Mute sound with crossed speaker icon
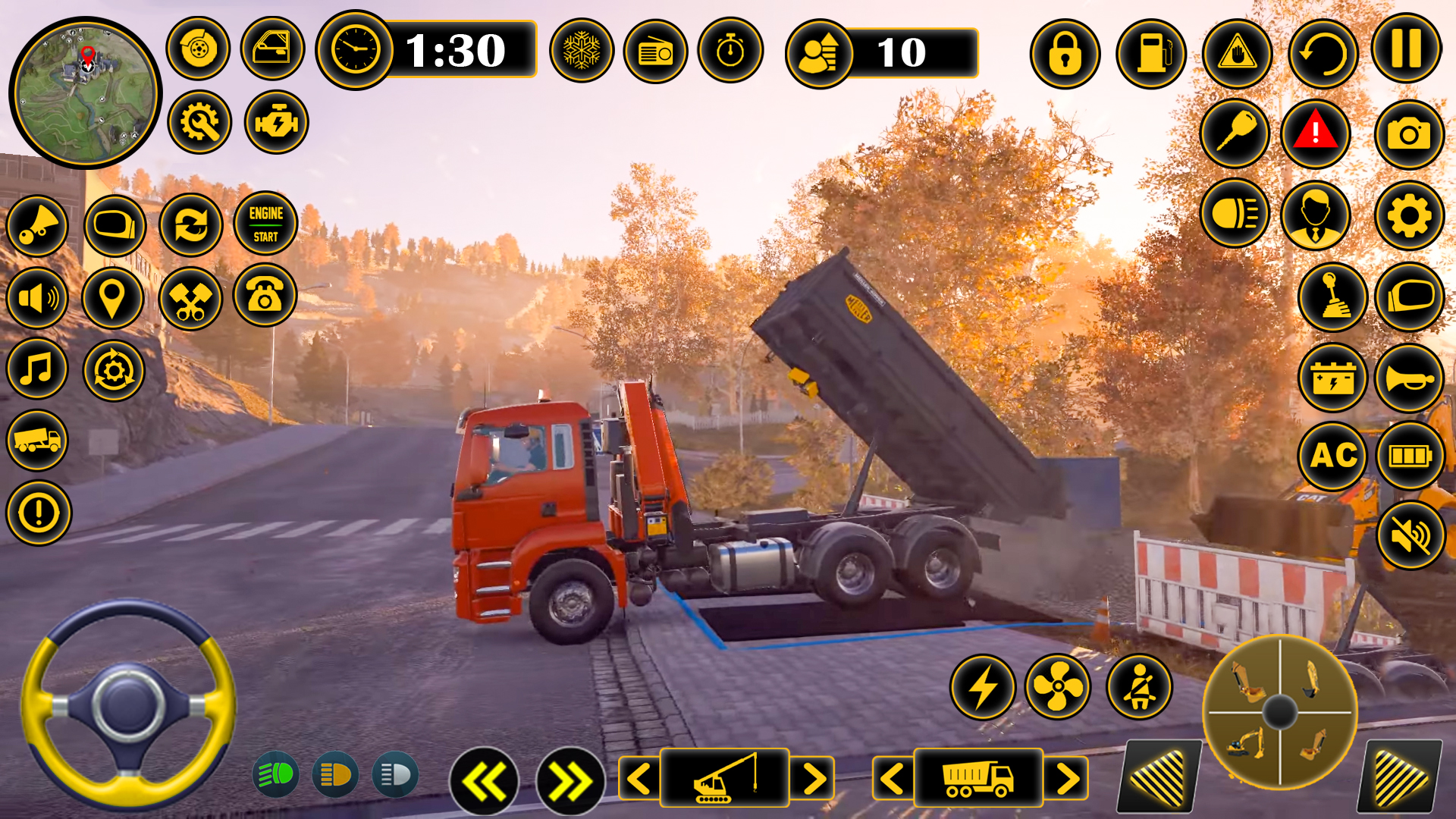Image resolution: width=1456 pixels, height=819 pixels. (x=1410, y=535)
